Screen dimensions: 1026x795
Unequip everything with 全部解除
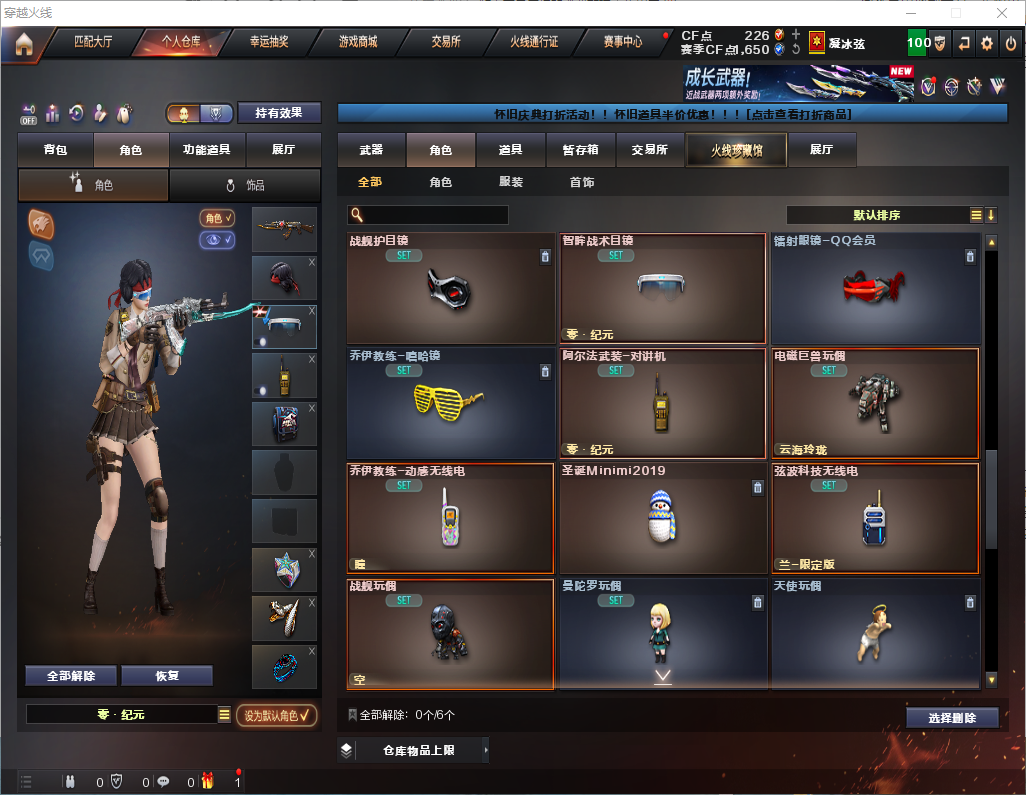point(71,676)
